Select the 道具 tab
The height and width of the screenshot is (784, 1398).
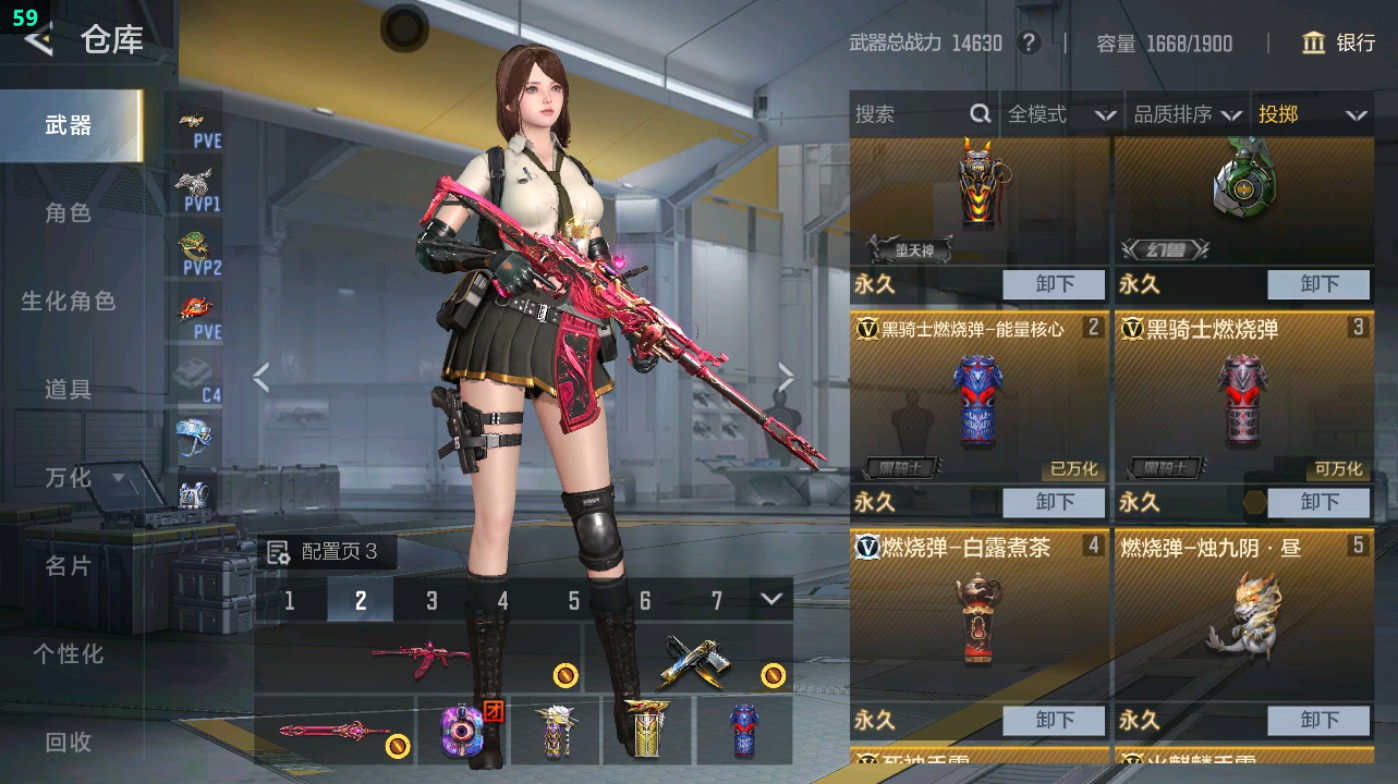[68, 389]
